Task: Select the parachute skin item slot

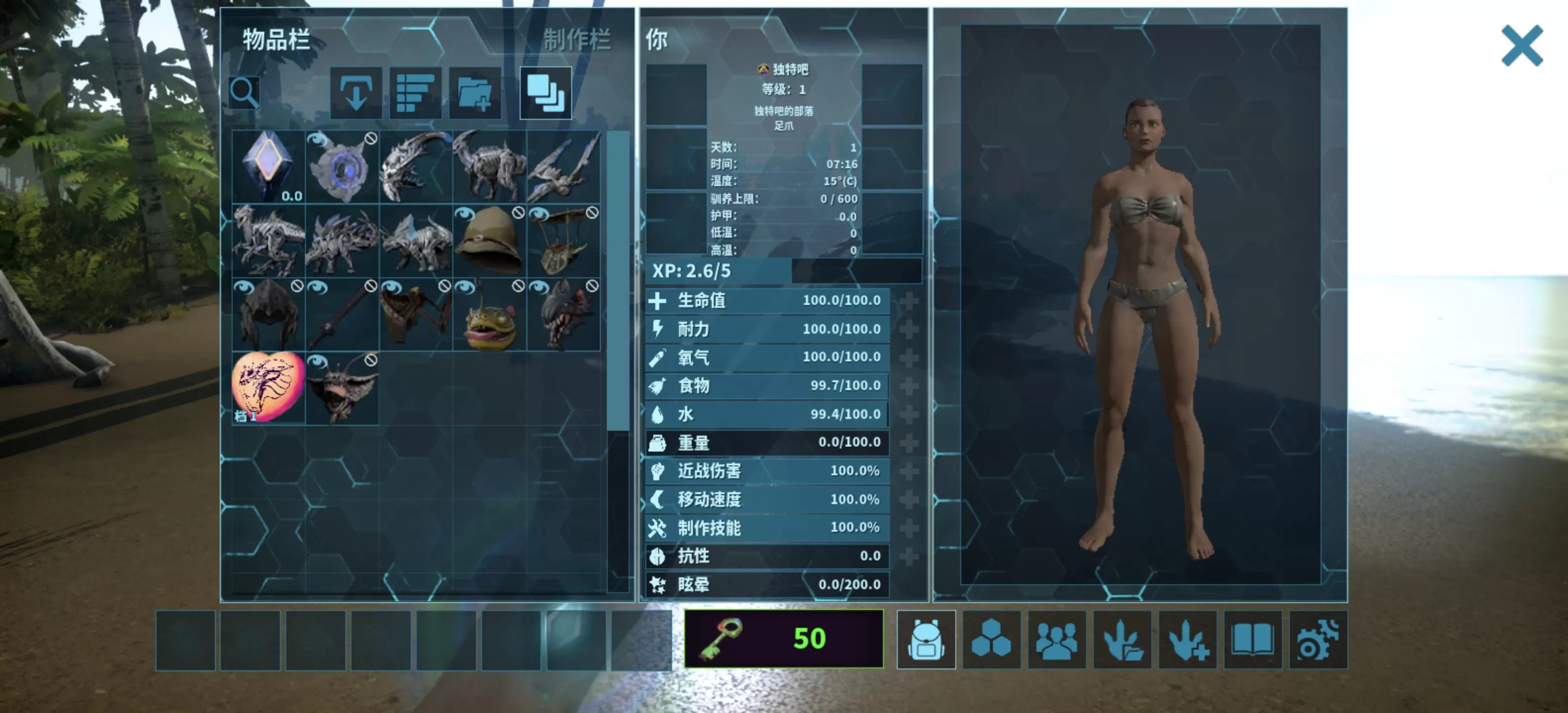Action: pos(564,241)
